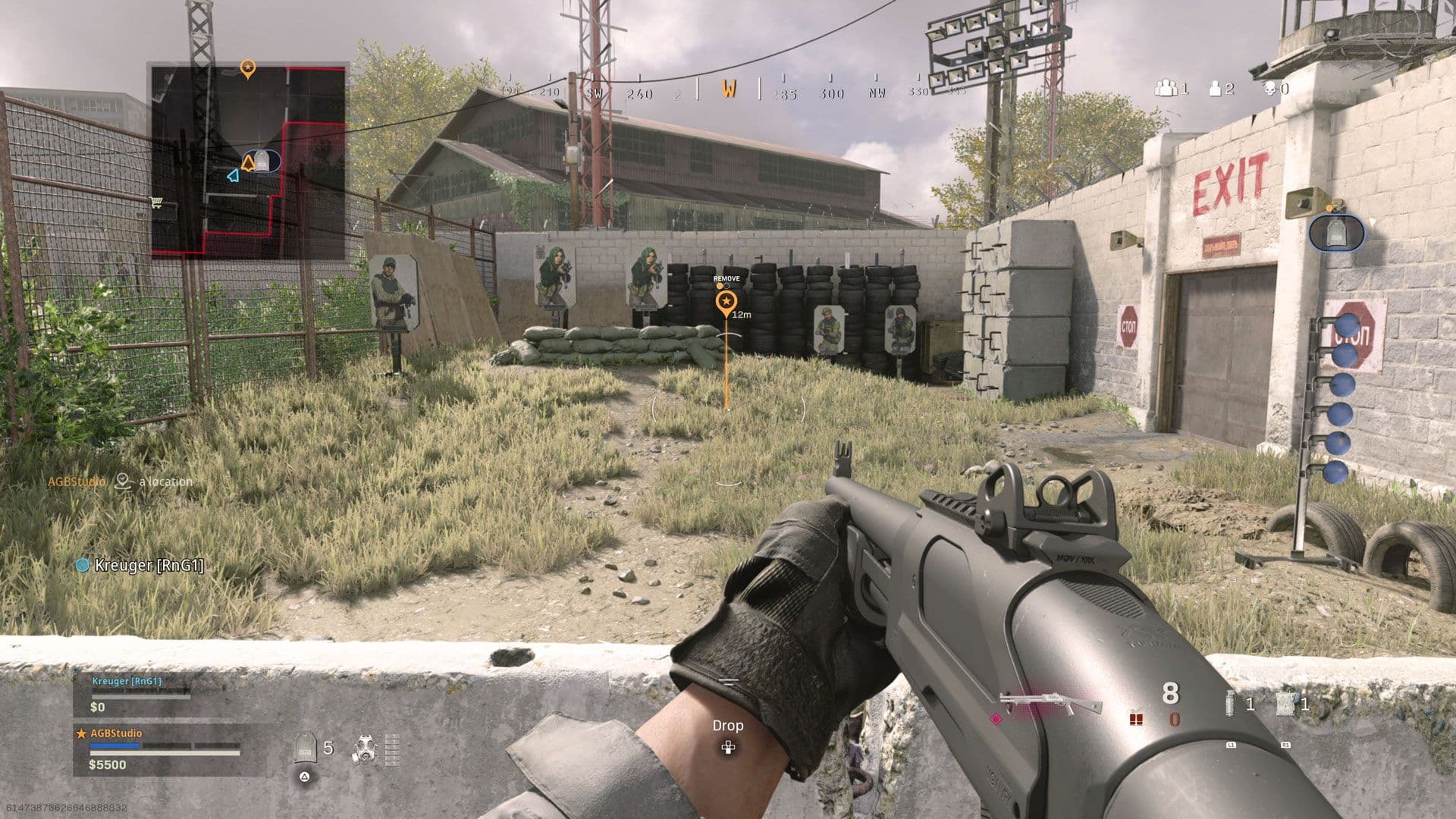Select the armor plate icon near count 5

pos(305,748)
